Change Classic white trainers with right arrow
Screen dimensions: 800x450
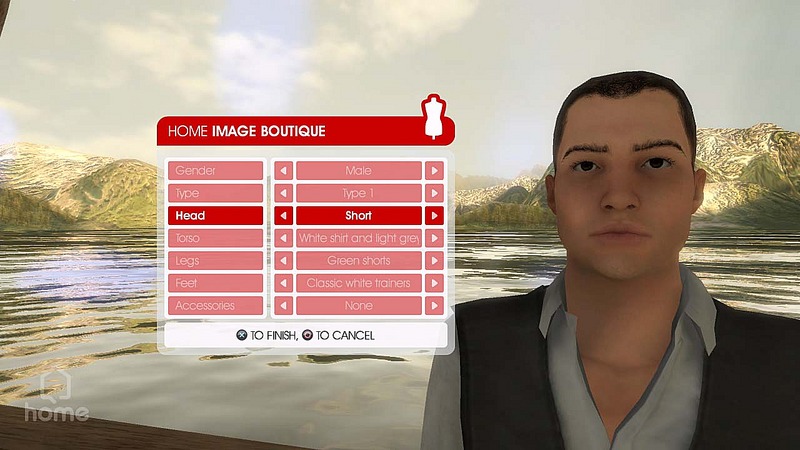click(x=434, y=283)
